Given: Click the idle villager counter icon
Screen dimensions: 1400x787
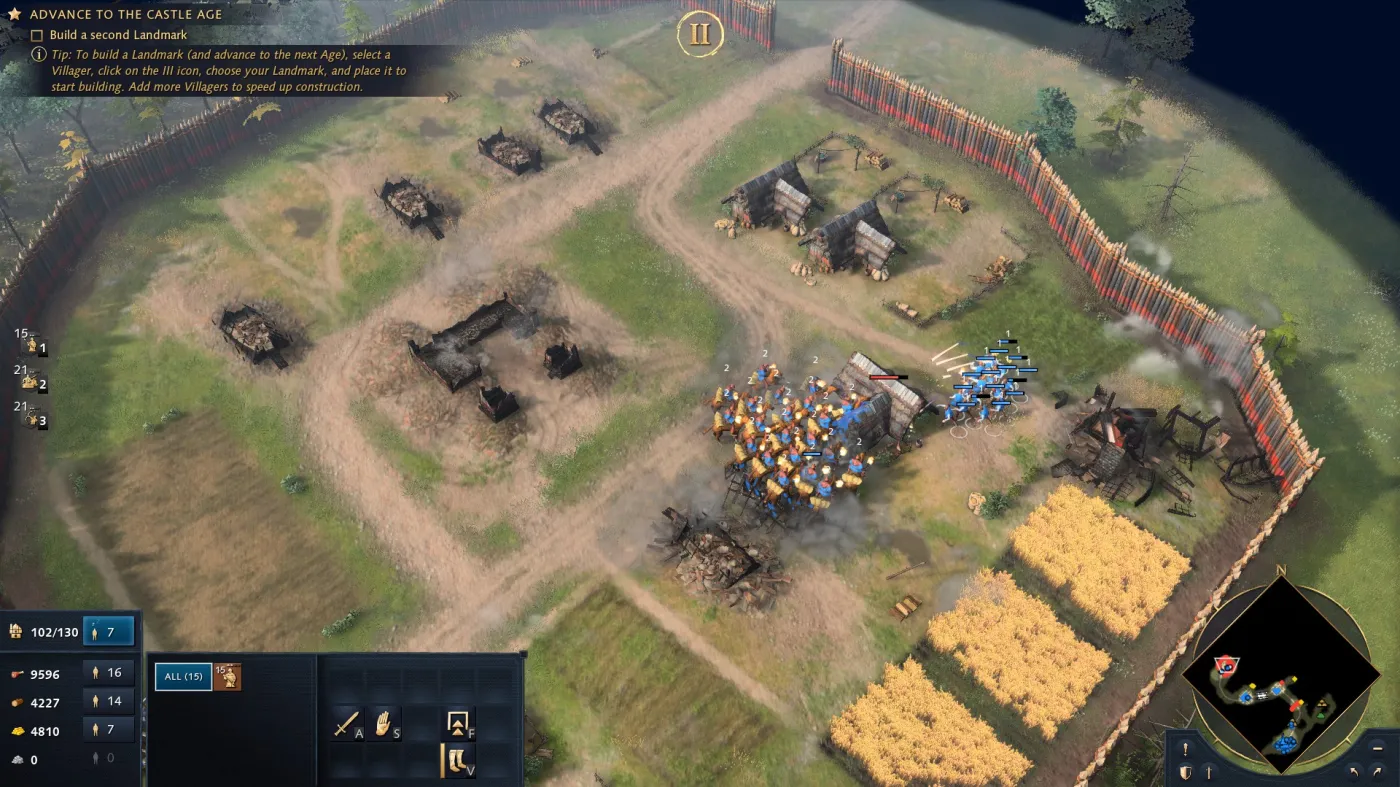Looking at the screenshot, I should tap(95, 631).
